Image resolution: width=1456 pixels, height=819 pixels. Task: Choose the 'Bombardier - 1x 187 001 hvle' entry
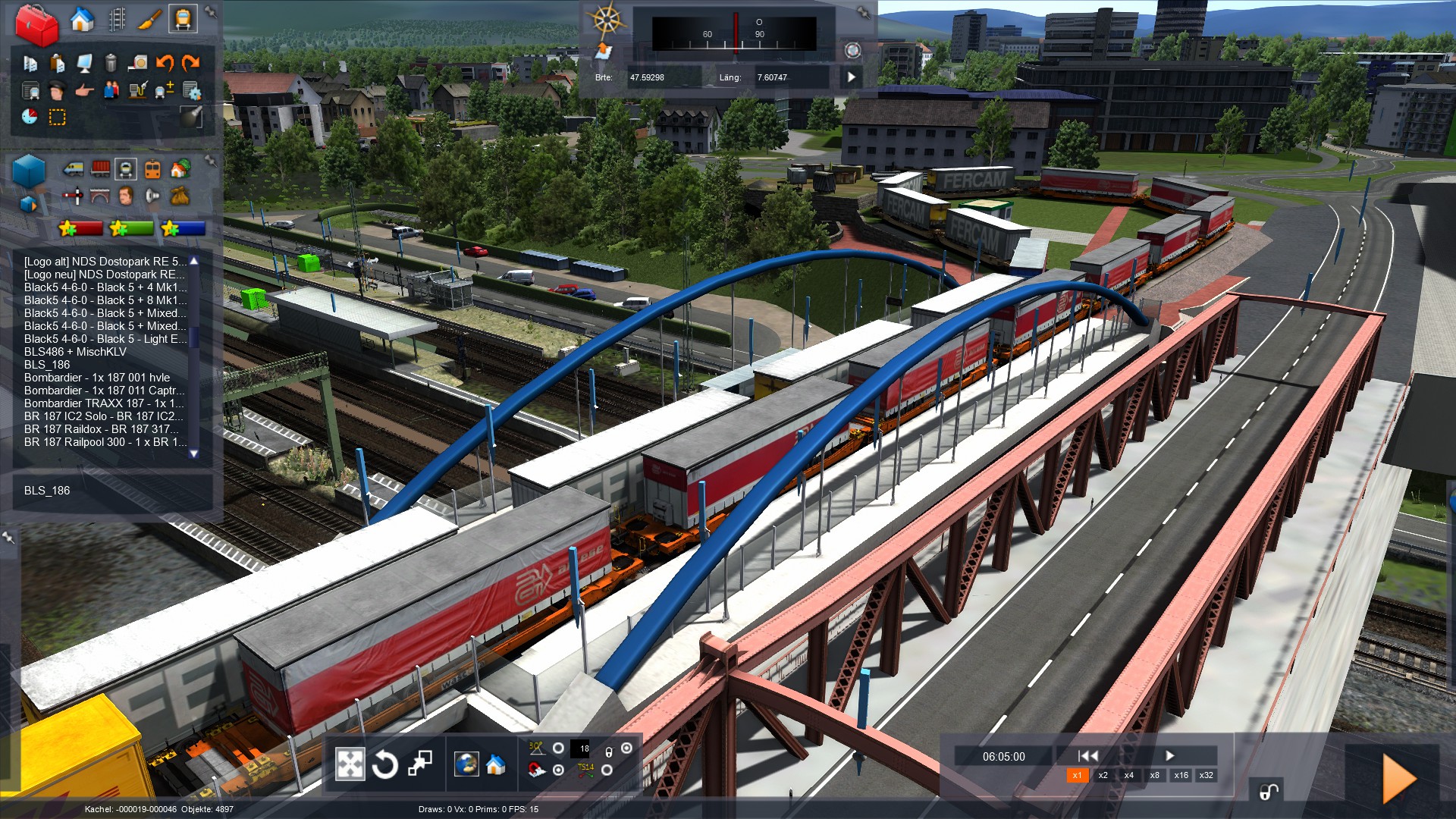[x=97, y=378]
